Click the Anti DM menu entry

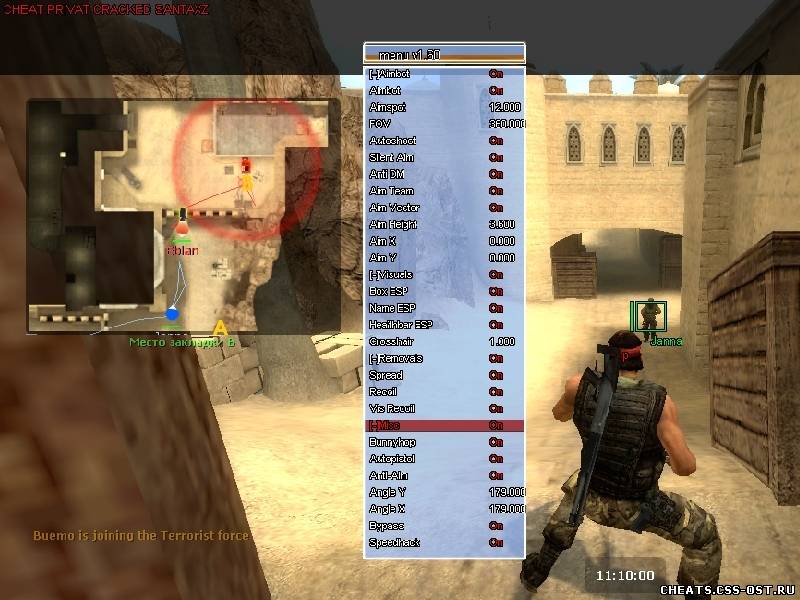pyautogui.click(x=445, y=174)
